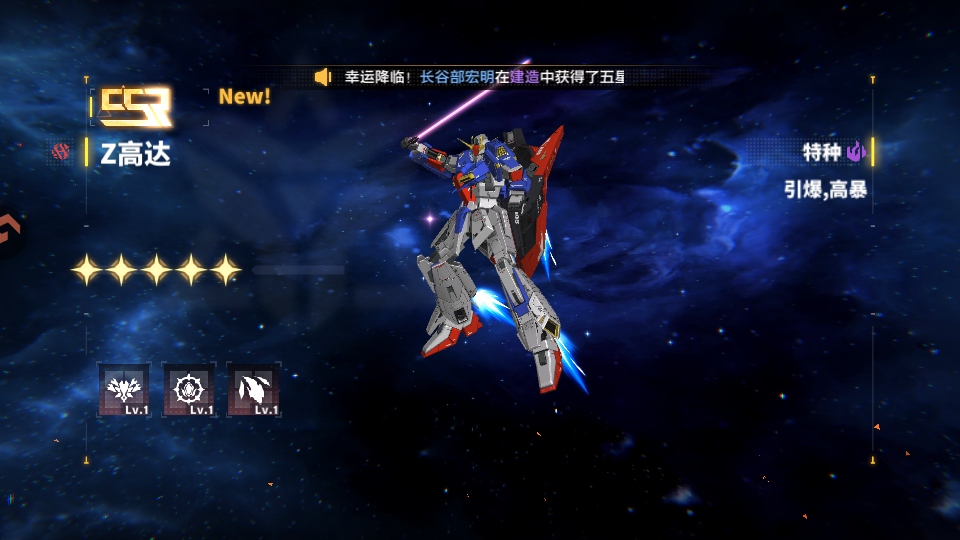
Task: Tap the red faction emblem beside Z高达
Action: (62, 153)
